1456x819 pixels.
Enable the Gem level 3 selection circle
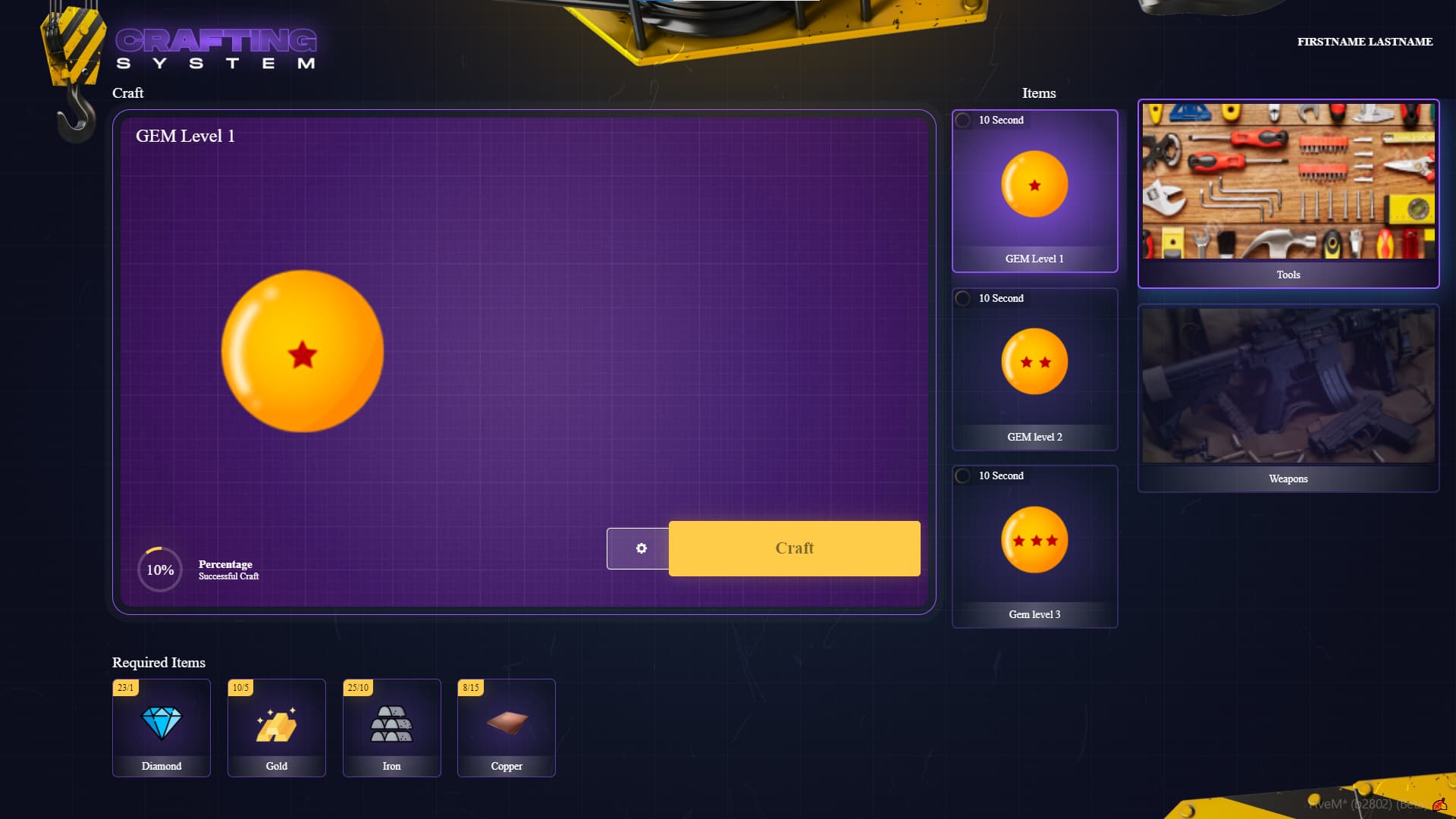point(963,475)
